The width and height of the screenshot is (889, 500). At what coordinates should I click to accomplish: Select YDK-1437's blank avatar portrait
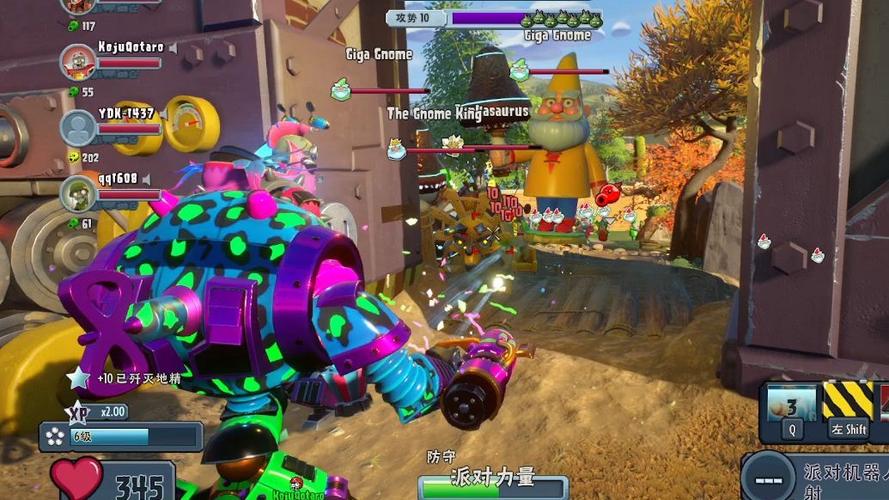click(78, 127)
